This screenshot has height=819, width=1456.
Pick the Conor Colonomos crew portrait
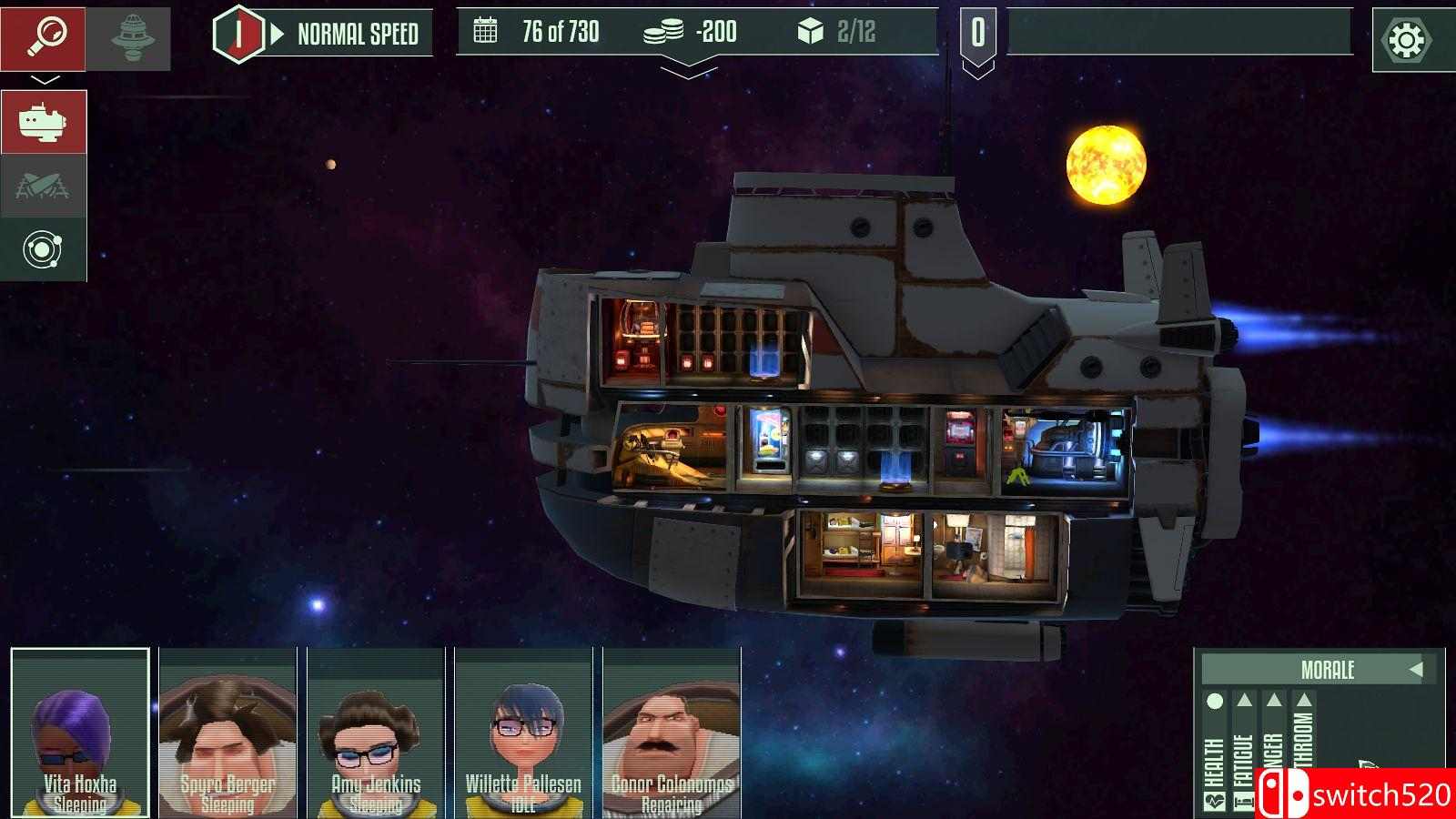click(x=672, y=732)
